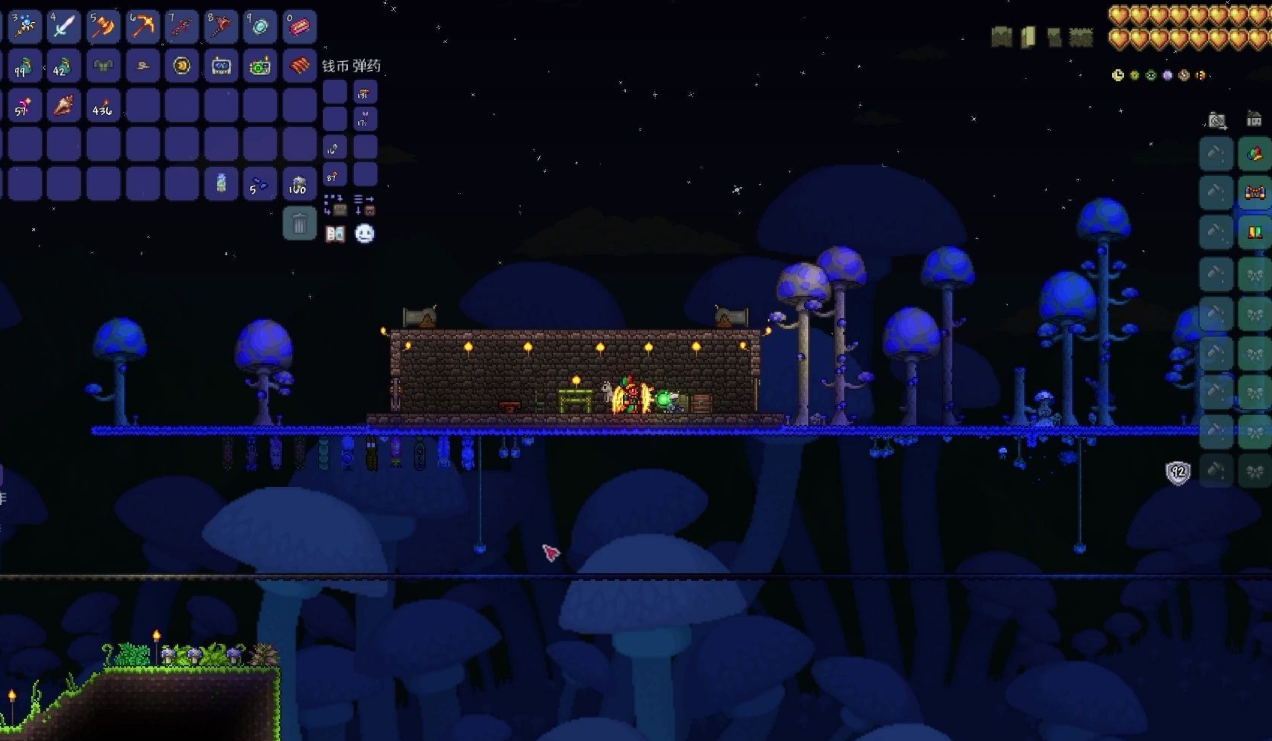This screenshot has height=741, width=1272.
Task: Select the bottle item in the bottom row
Action: pyautogui.click(x=221, y=184)
